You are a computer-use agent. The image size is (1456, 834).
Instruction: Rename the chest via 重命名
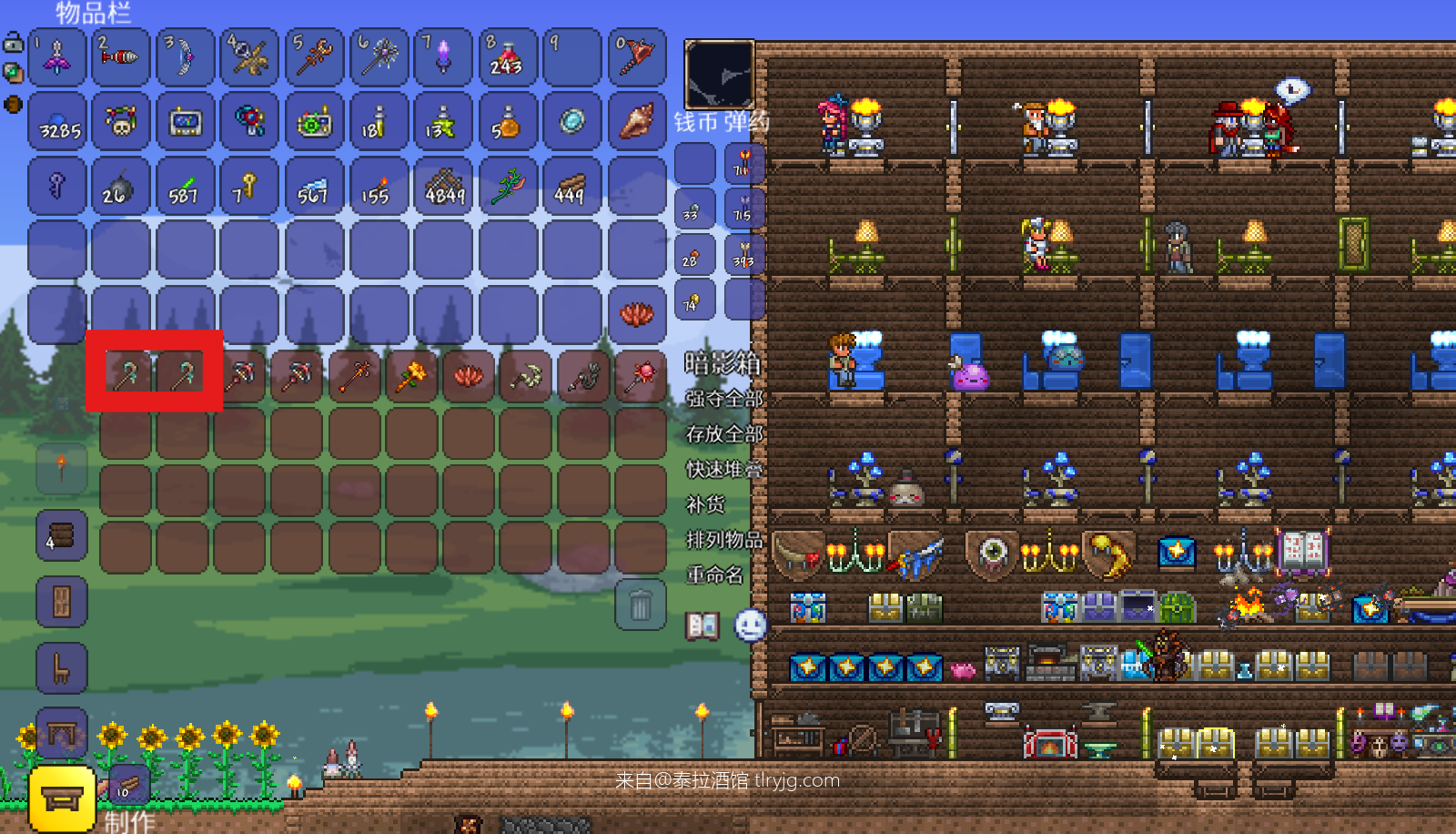(714, 575)
